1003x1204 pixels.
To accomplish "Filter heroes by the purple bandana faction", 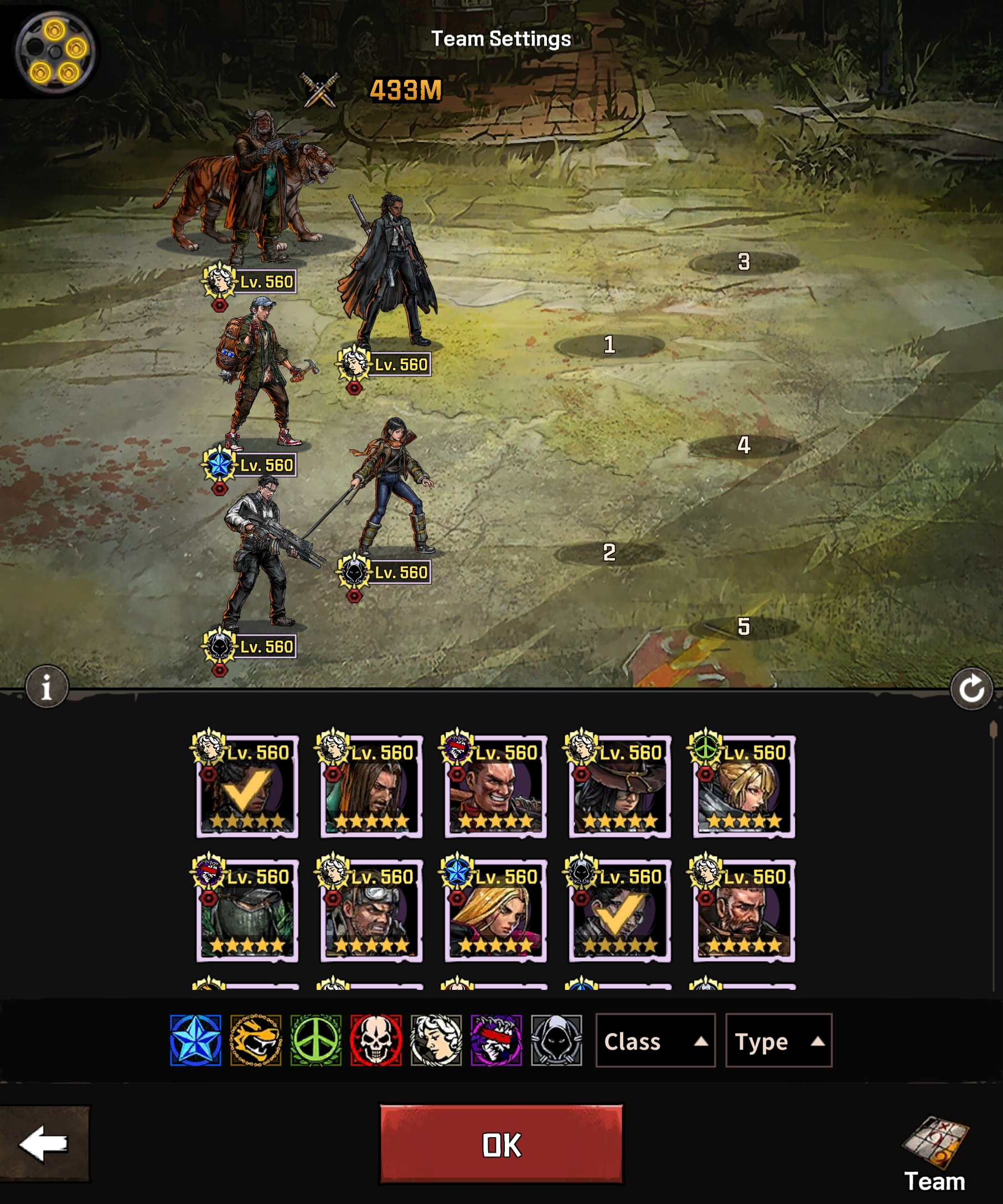I will (497, 1041).
